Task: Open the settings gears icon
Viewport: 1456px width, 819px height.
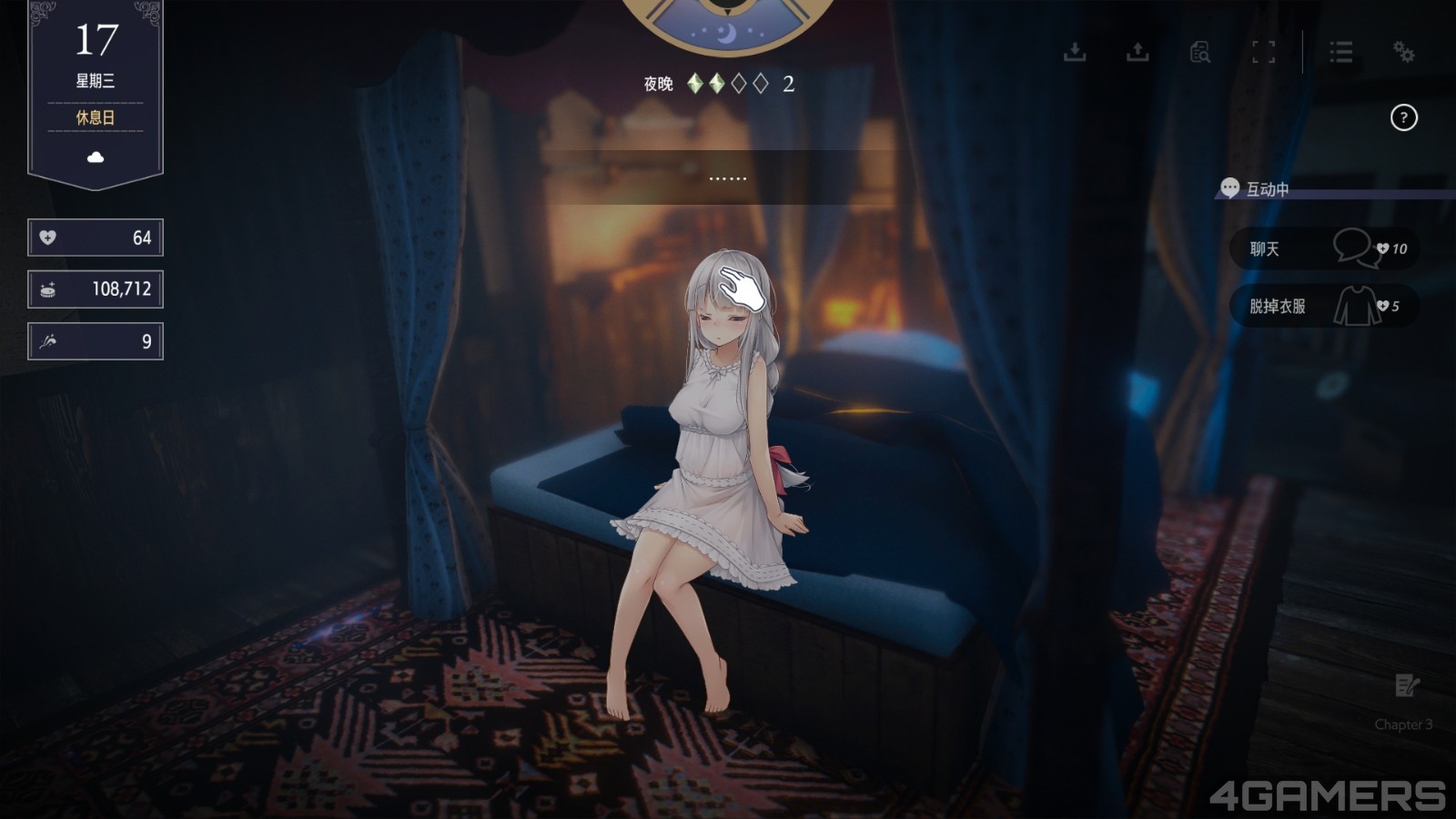Action: point(1403,52)
